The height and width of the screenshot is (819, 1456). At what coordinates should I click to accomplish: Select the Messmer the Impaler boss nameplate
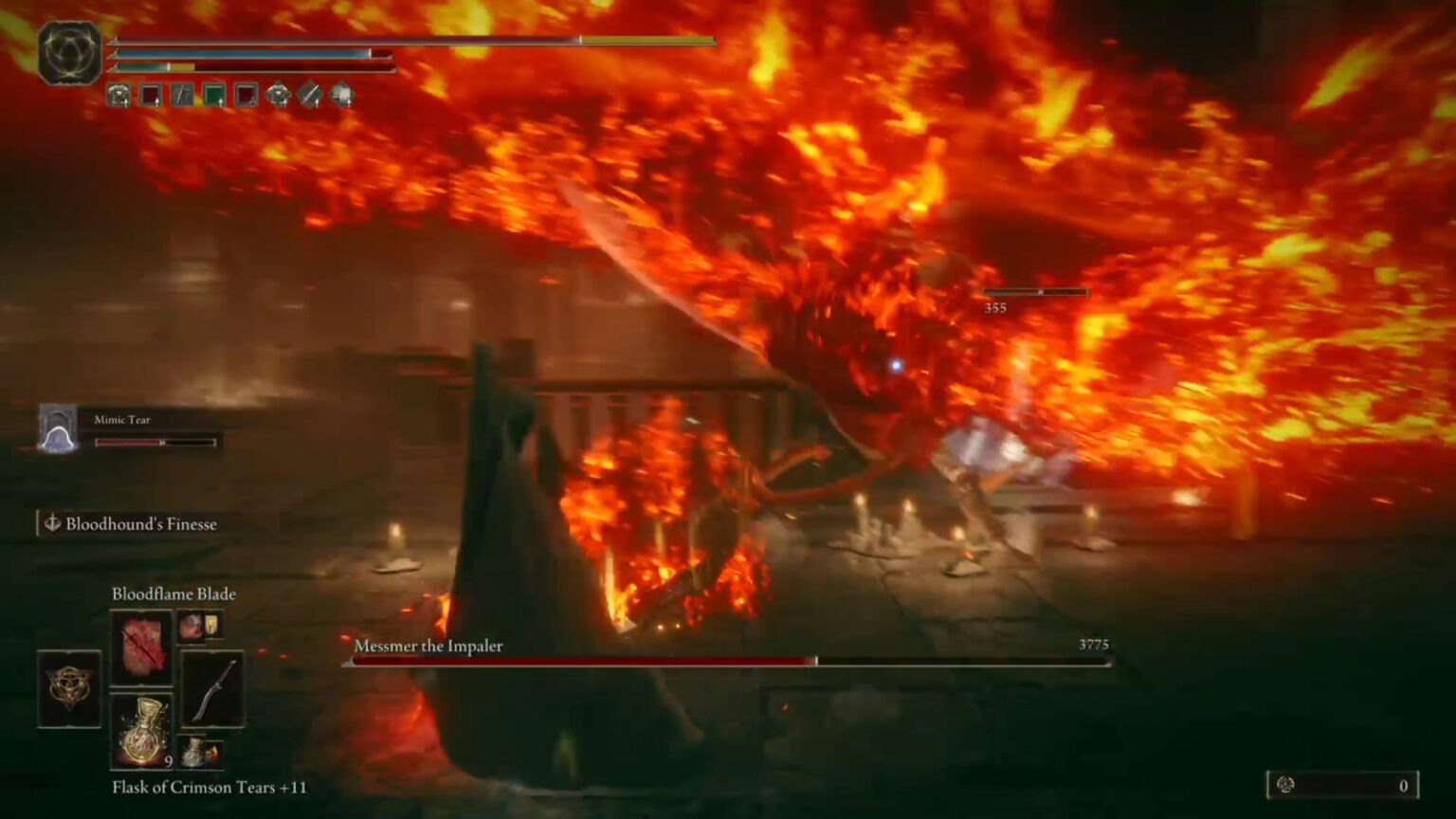(429, 646)
